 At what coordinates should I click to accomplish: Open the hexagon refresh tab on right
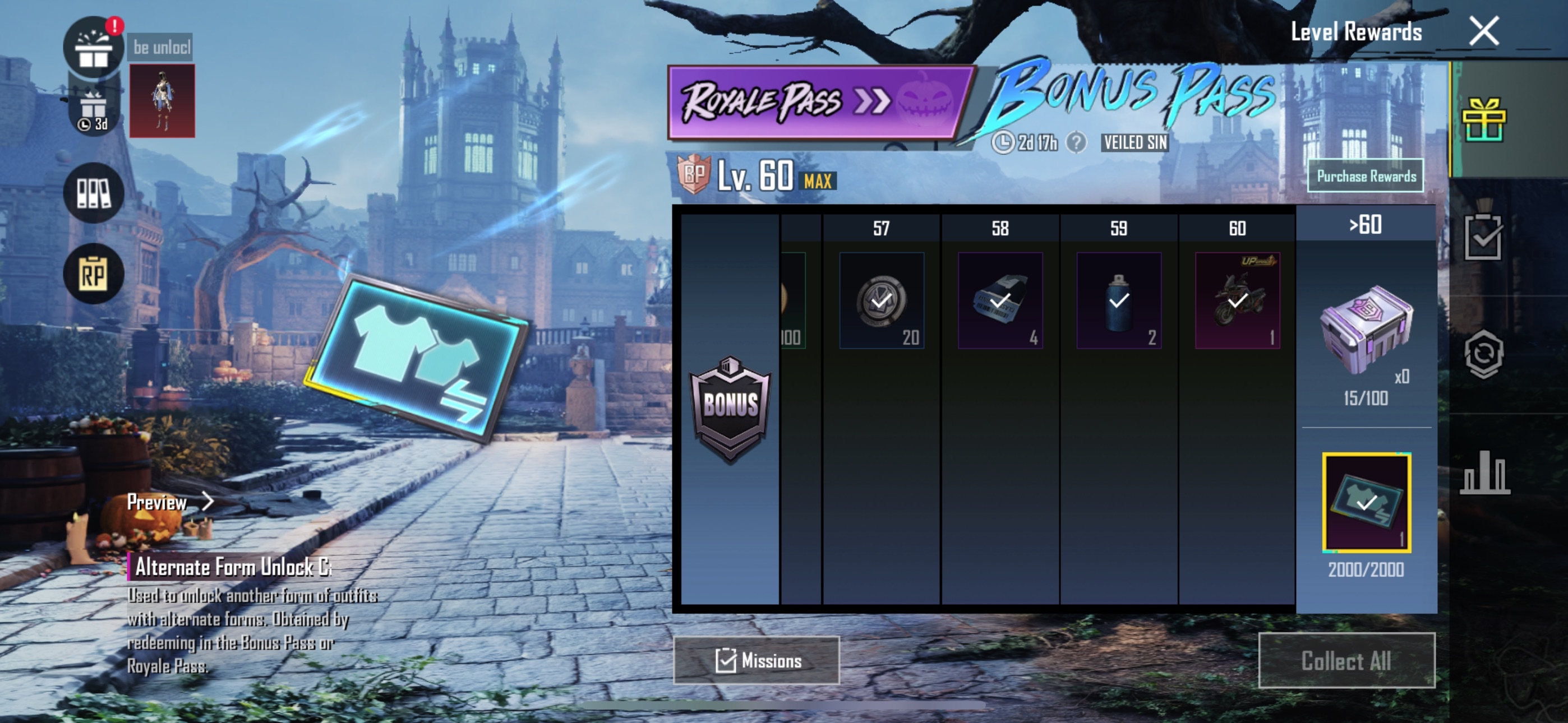click(x=1483, y=354)
